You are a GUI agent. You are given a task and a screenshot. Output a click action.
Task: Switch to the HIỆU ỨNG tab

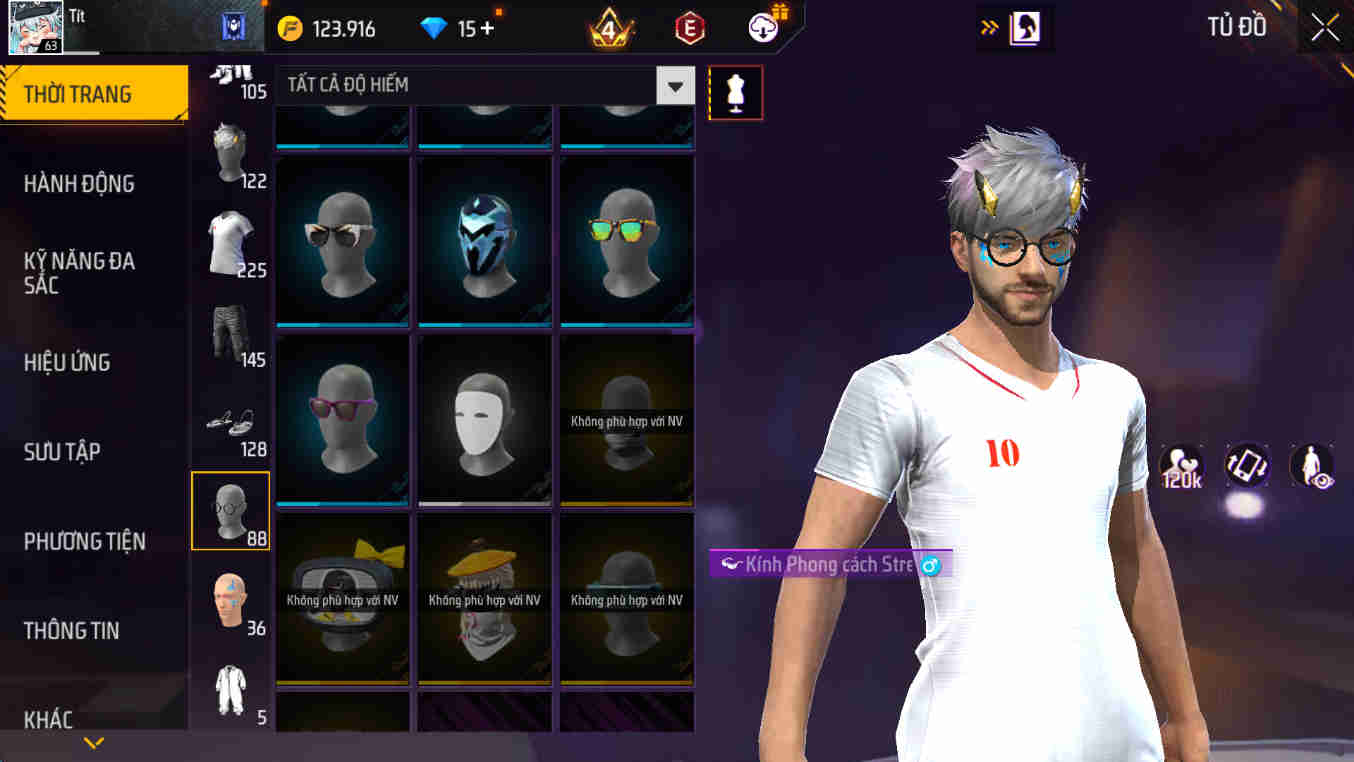66,362
